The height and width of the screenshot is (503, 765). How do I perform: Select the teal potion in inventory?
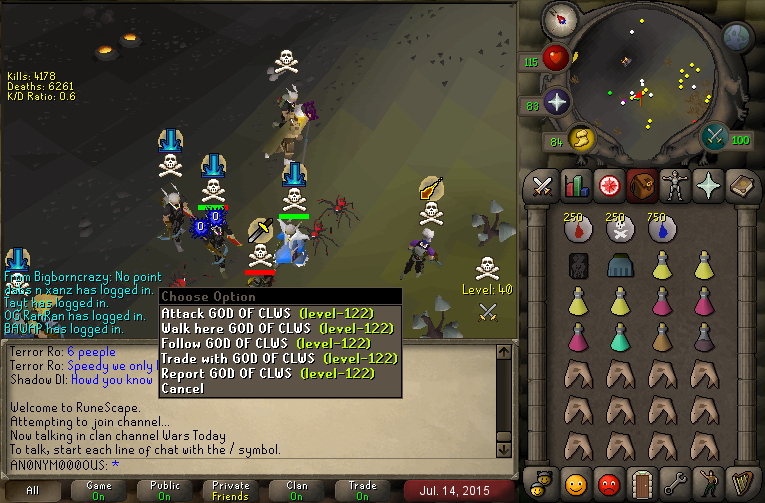pos(618,337)
